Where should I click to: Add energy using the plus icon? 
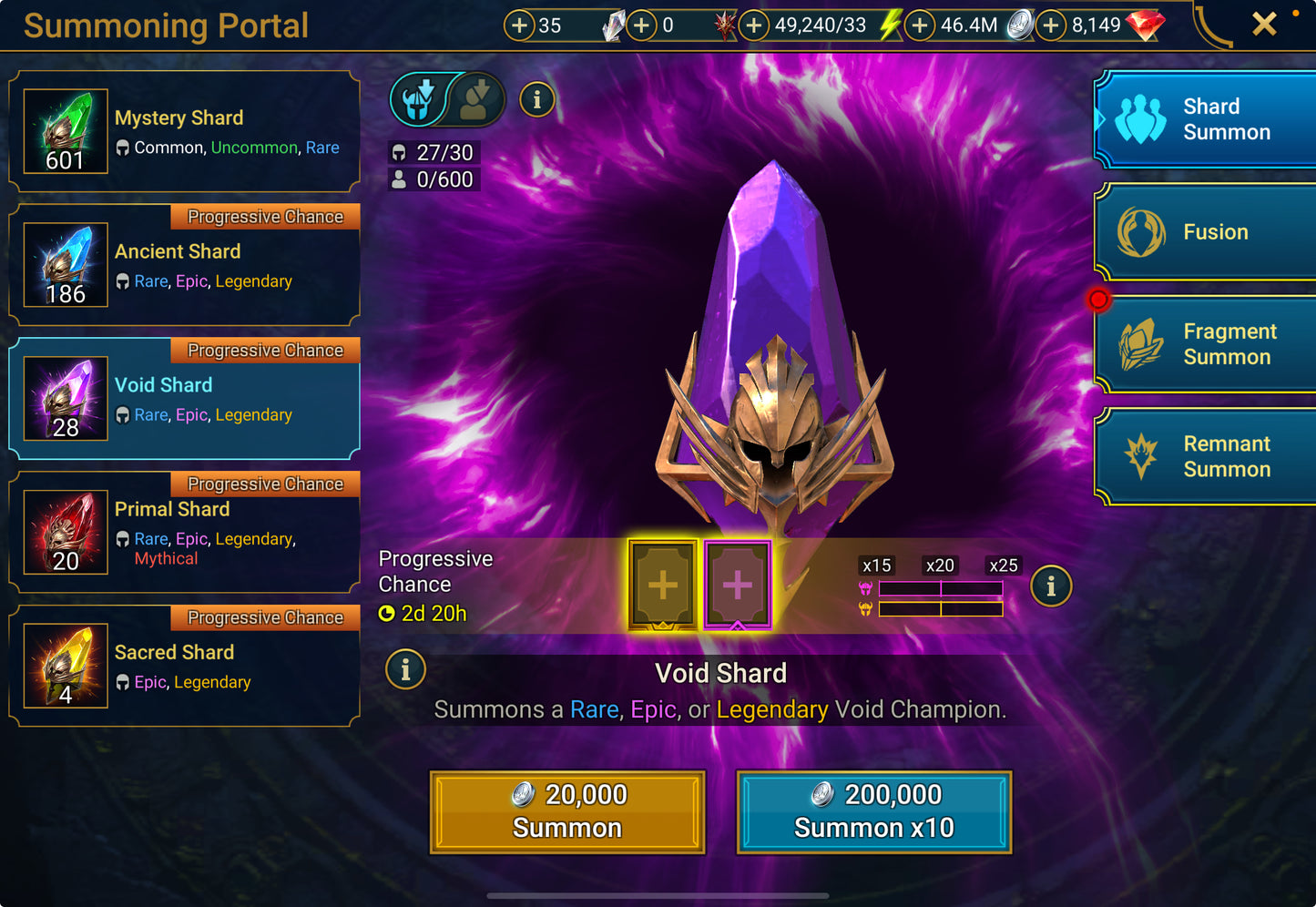pos(753,25)
